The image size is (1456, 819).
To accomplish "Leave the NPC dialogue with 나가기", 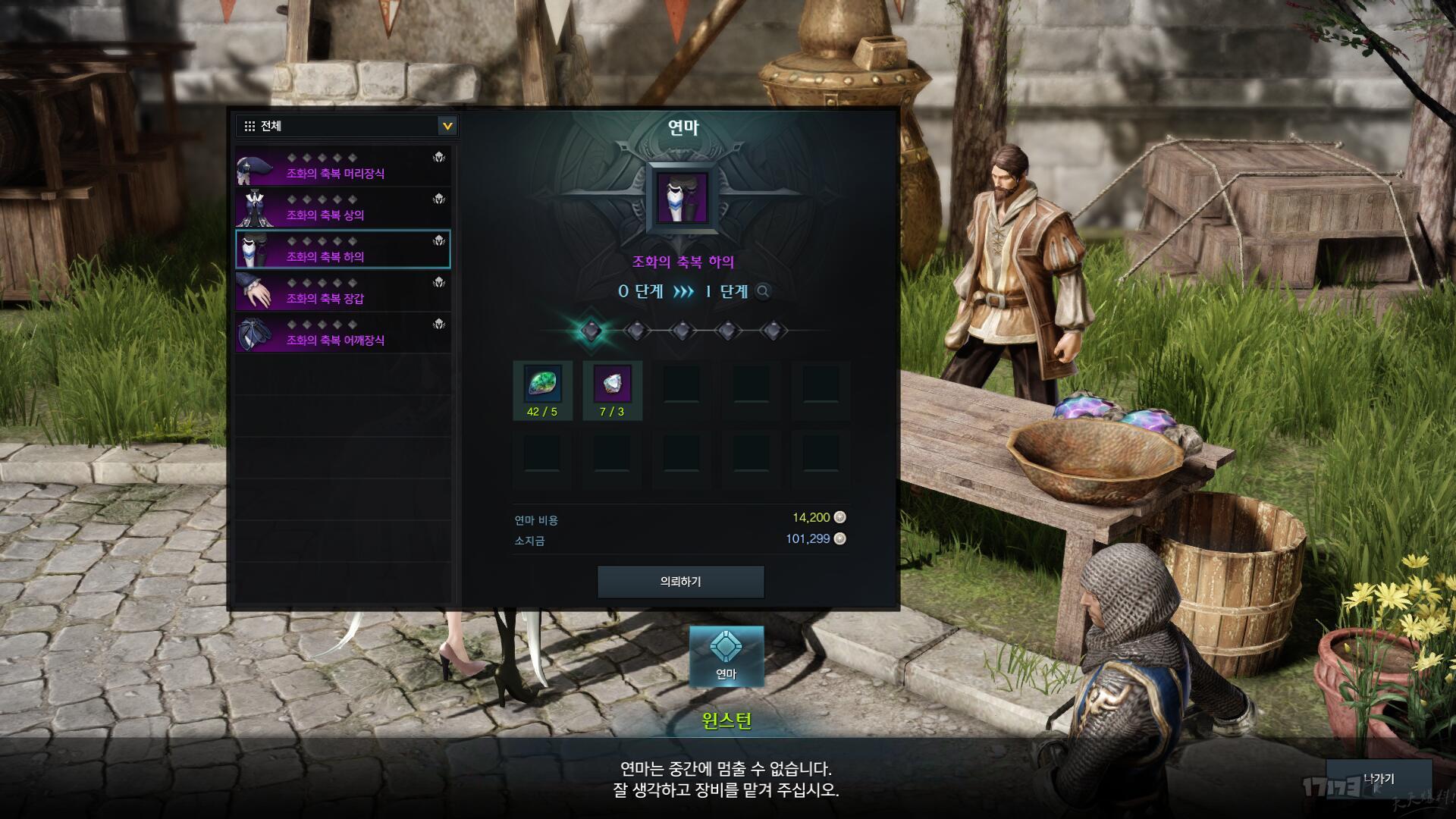I will point(1378,779).
